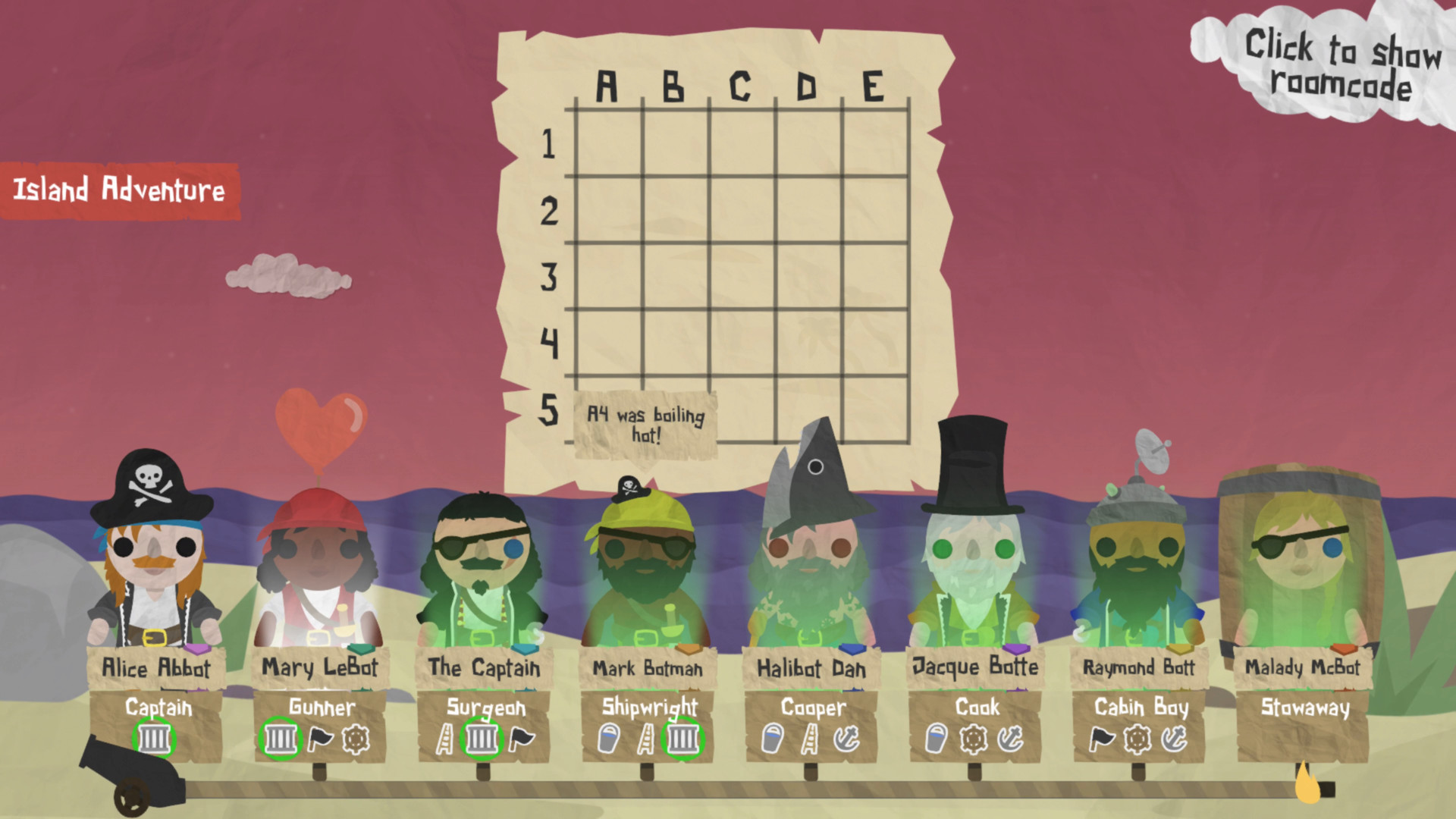Select the anchor icon on the Cooper sign
The height and width of the screenshot is (819, 1456).
tap(847, 739)
